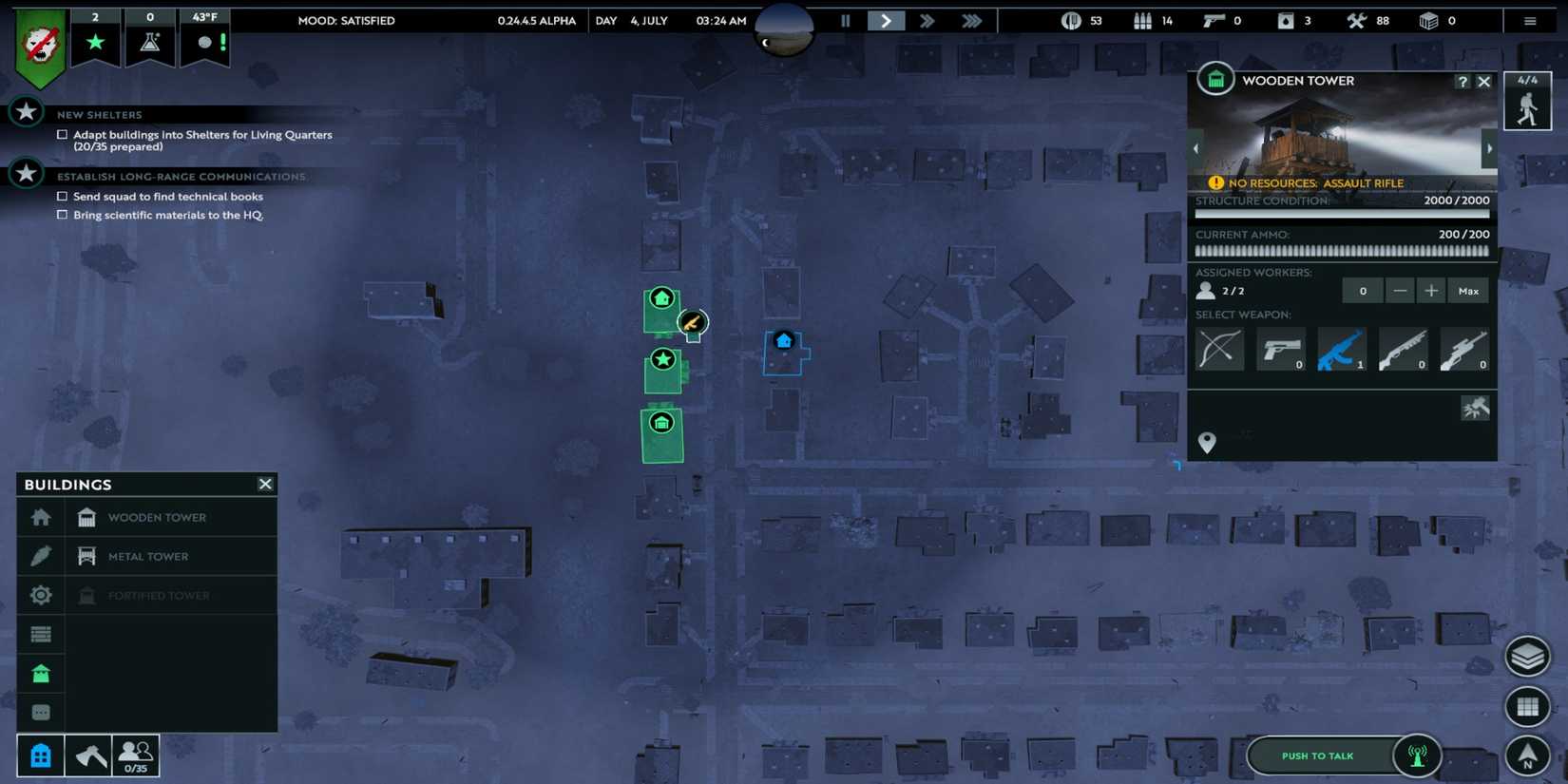1568x784 pixels.
Task: Click the location pin in the Wooden Tower panel
Action: (1207, 442)
